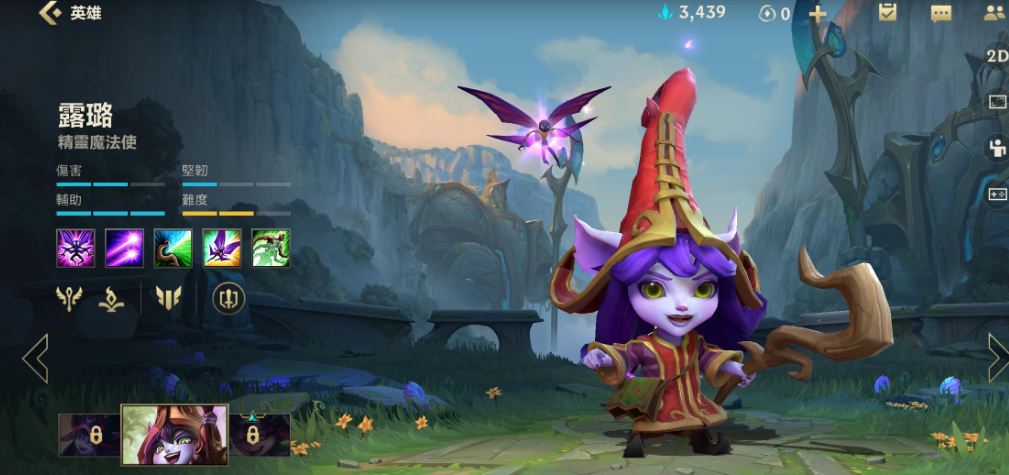Open the winged staff role icon
1009x475 pixels.
tap(69, 297)
